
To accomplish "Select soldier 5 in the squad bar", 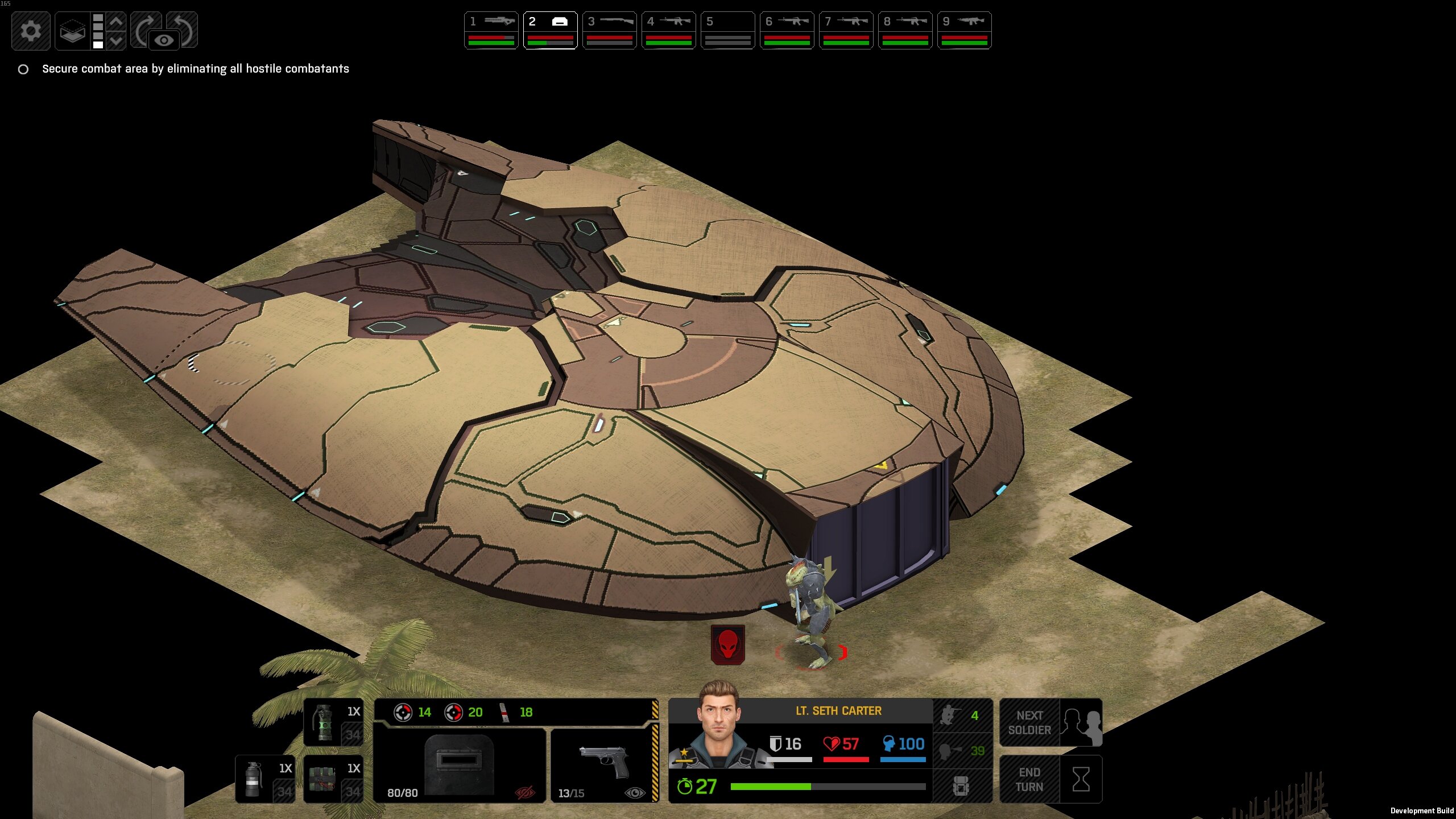I will click(x=728, y=31).
